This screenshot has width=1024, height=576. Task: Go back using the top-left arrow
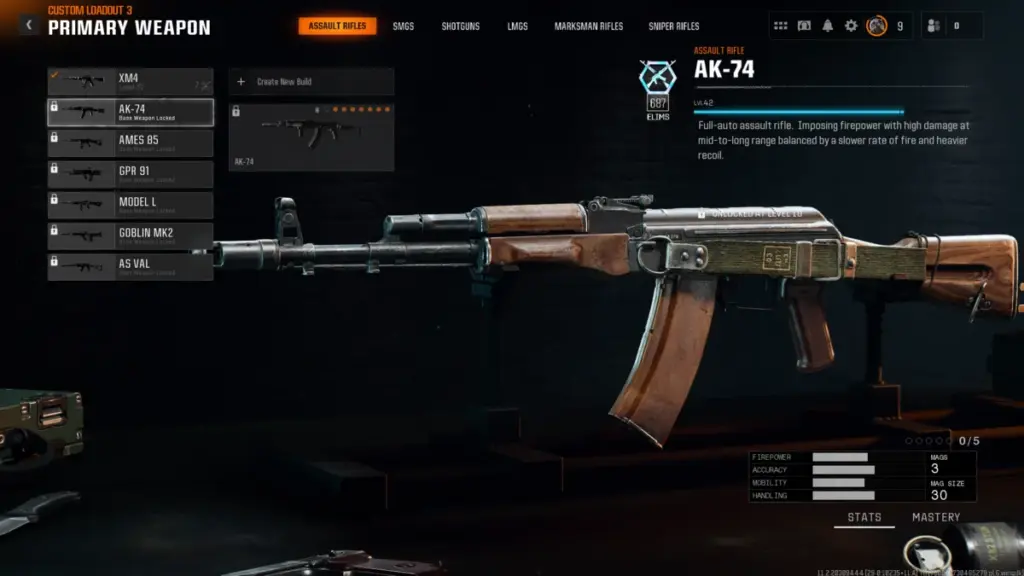coord(28,25)
